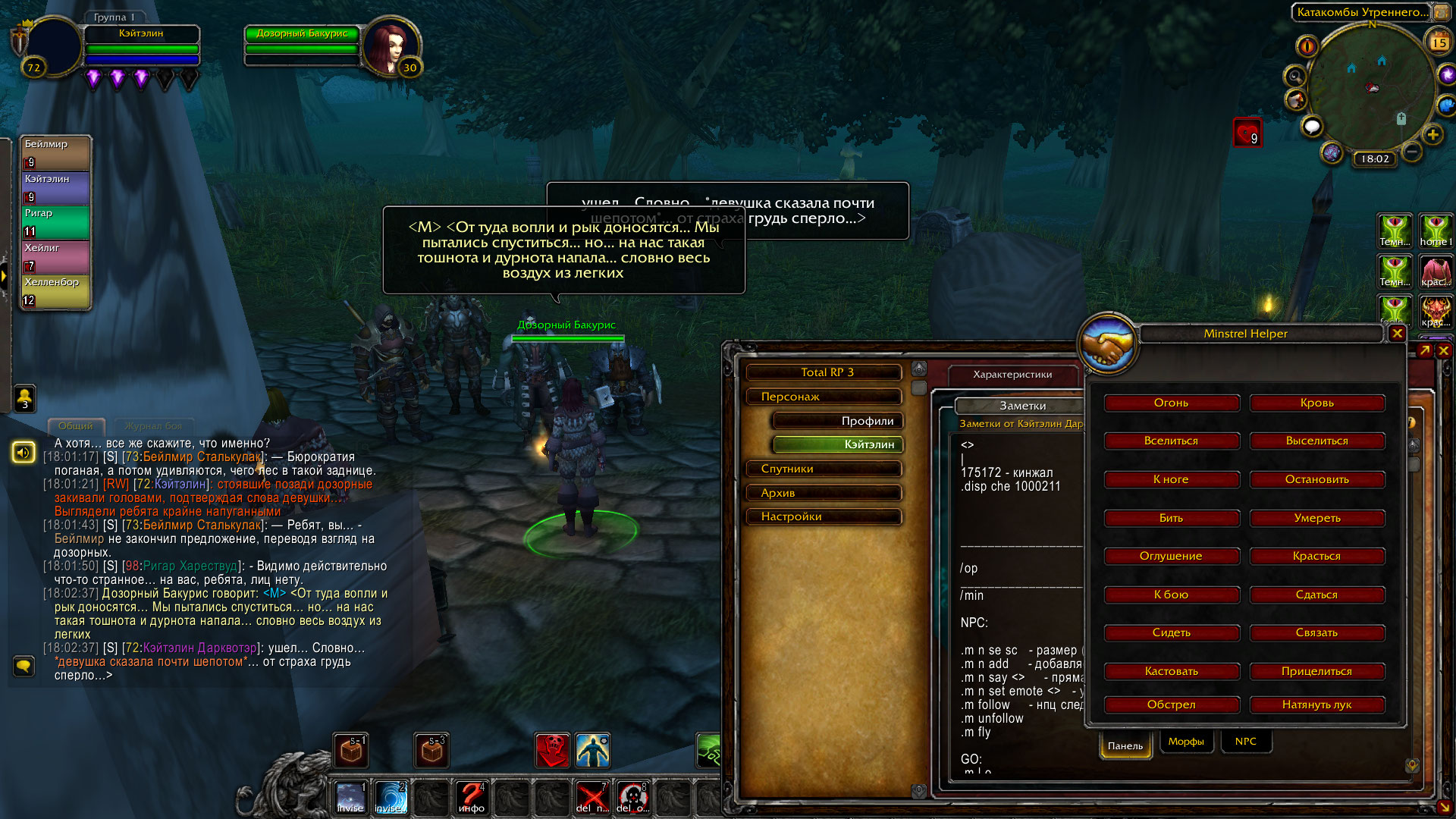Viewport: 1456px width, 819px height.
Task: Click the Кровь emote button
Action: click(x=1316, y=403)
